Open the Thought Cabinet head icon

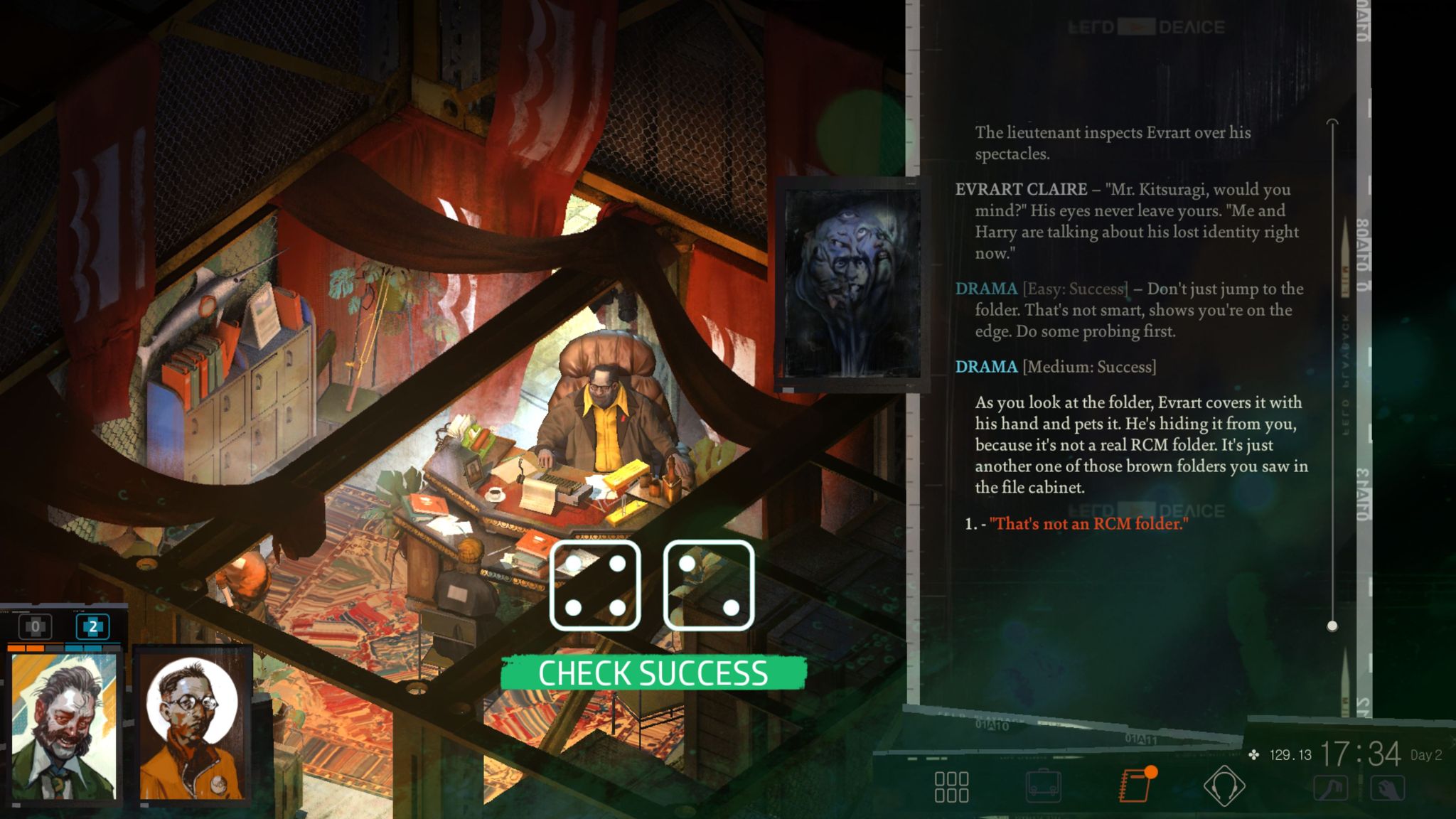tap(1224, 786)
